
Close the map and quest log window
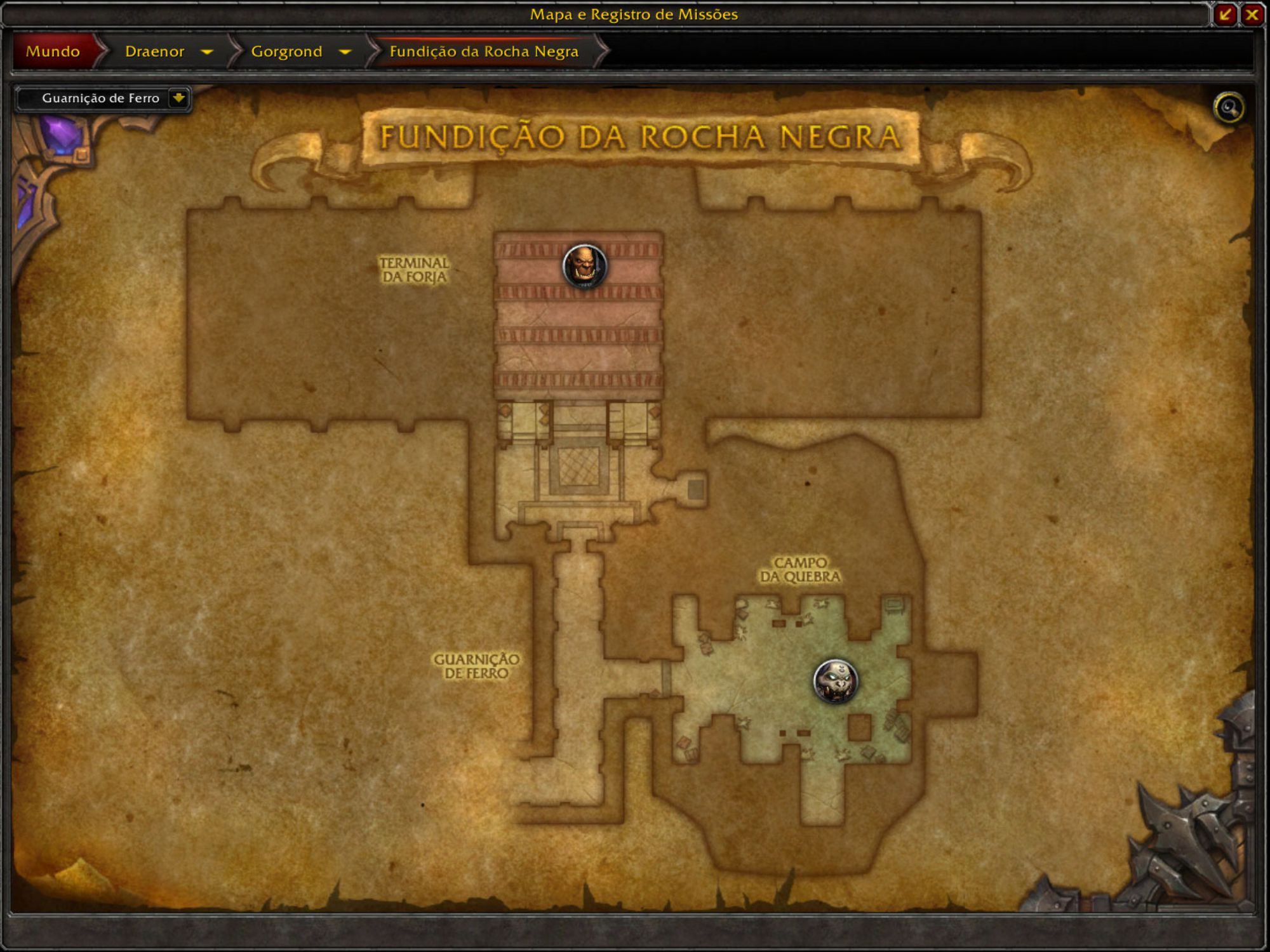point(1252,15)
